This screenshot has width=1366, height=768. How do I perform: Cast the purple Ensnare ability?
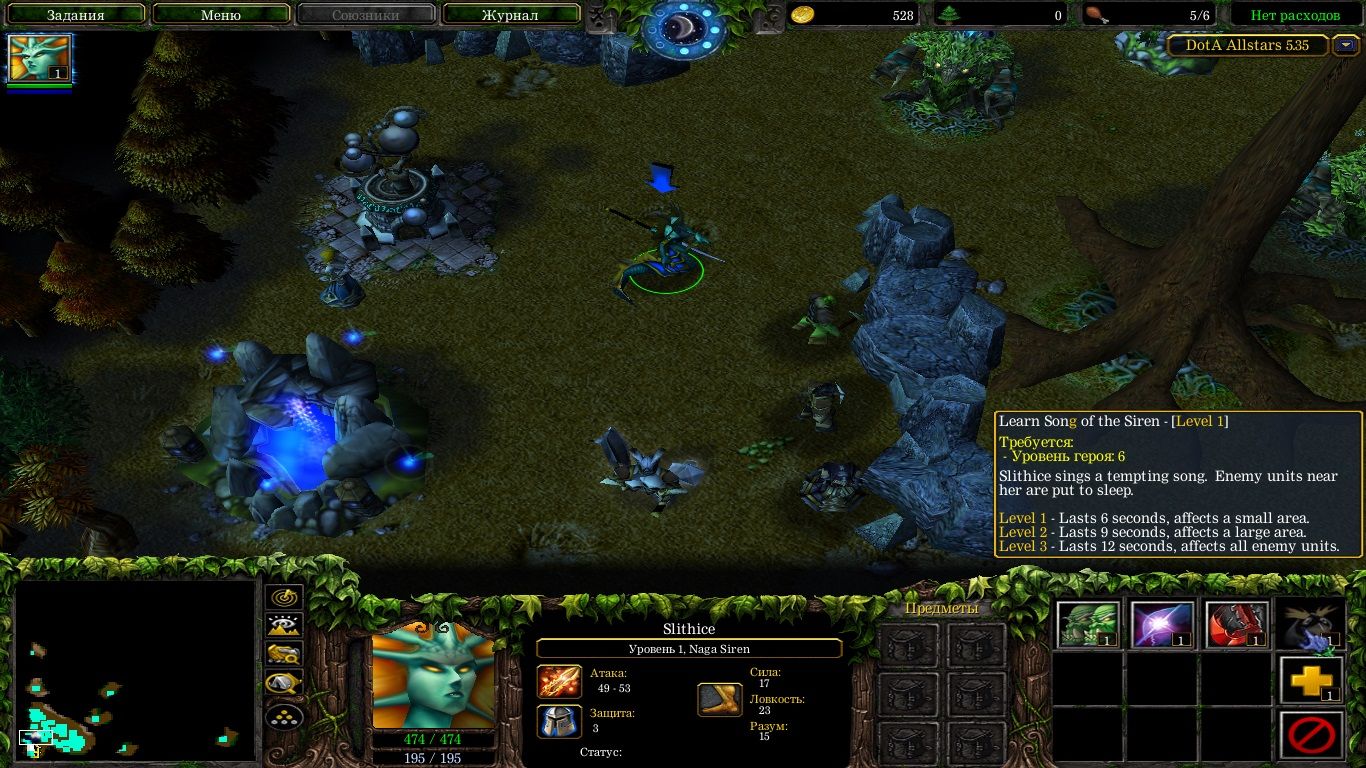click(1162, 623)
